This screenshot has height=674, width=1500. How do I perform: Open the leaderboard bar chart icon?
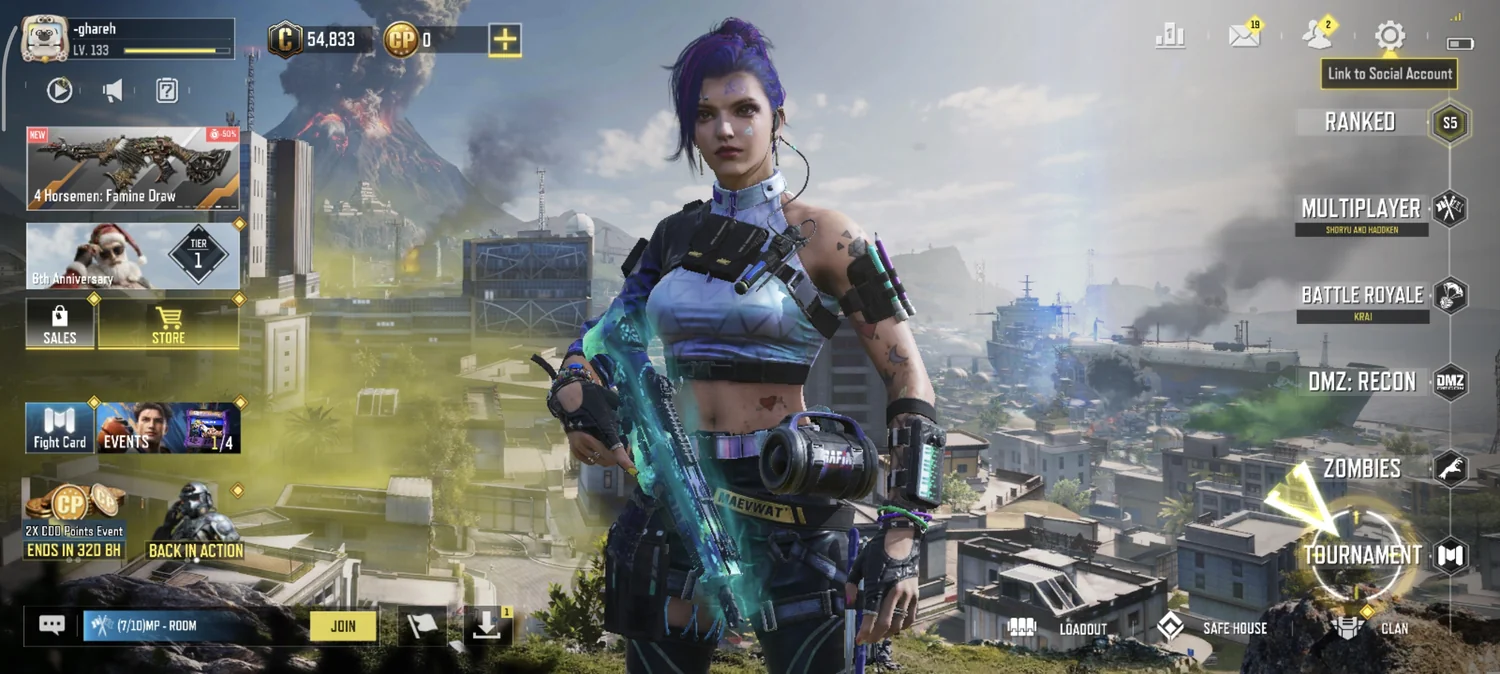click(1170, 37)
